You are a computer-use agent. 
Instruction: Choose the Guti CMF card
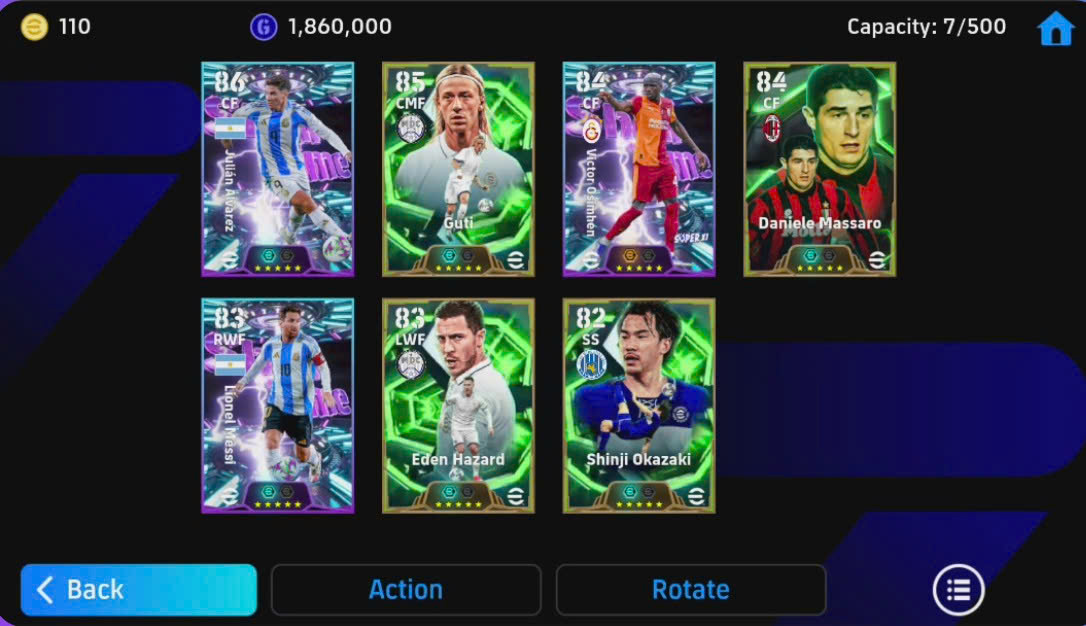(x=458, y=169)
